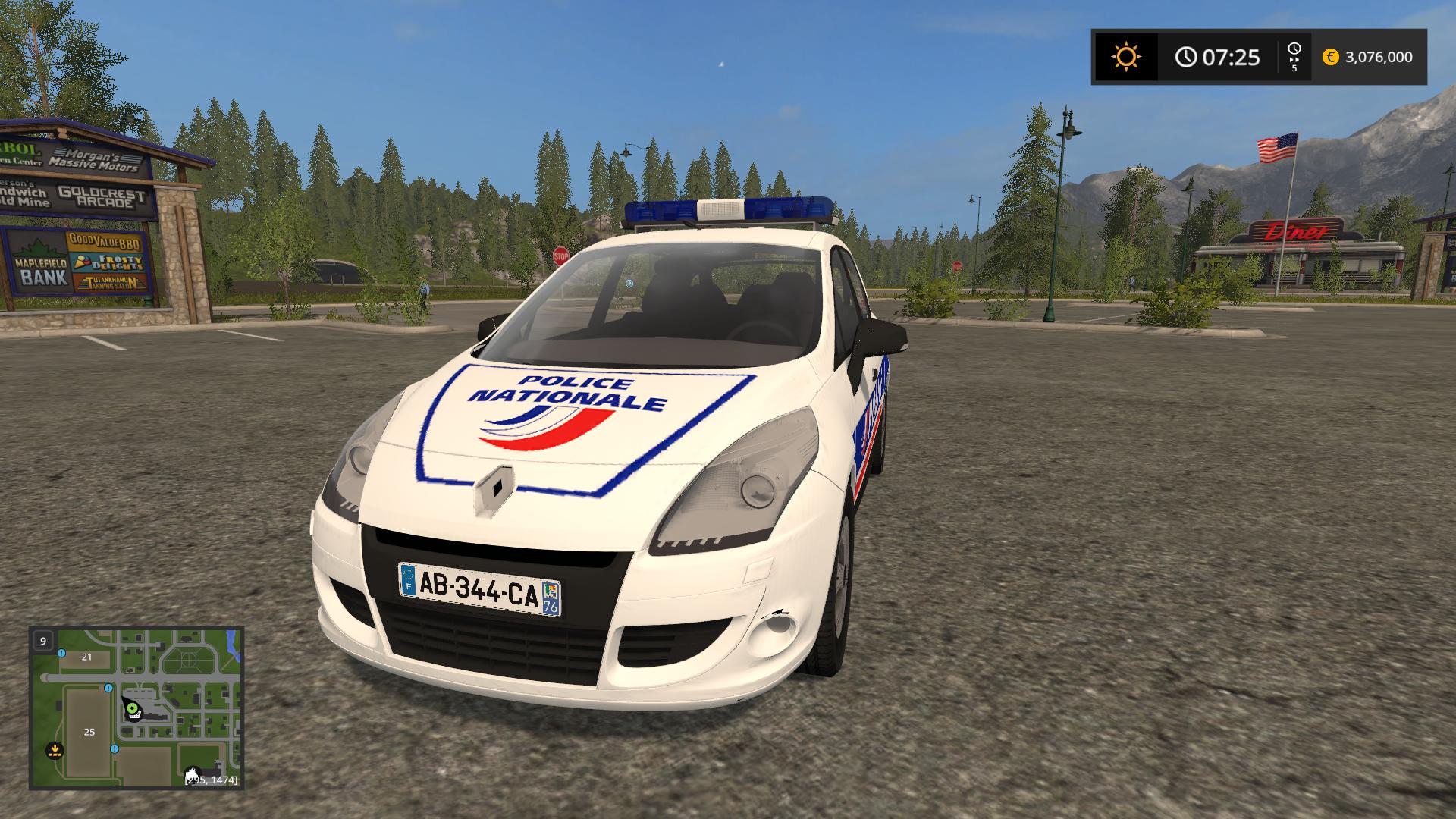The height and width of the screenshot is (819, 1456).
Task: Click the sunny weather icon
Action: (1125, 57)
